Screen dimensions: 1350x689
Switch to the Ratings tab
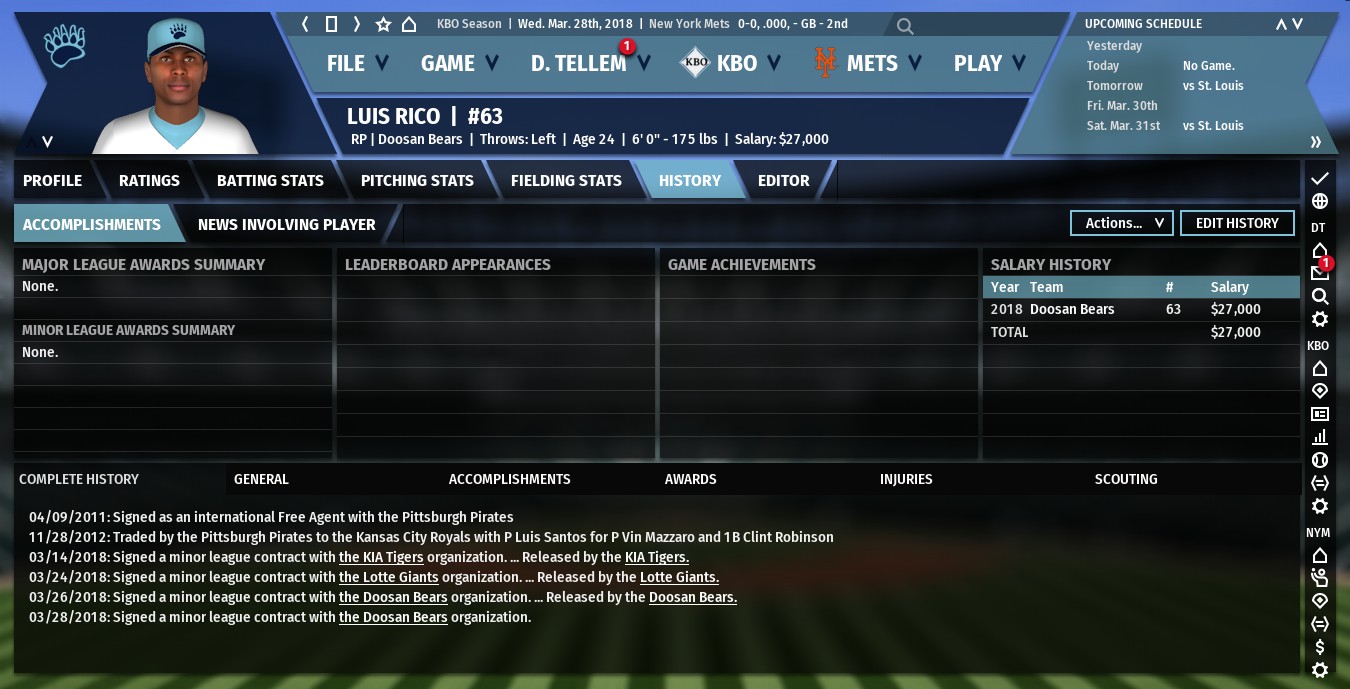pyautogui.click(x=149, y=181)
